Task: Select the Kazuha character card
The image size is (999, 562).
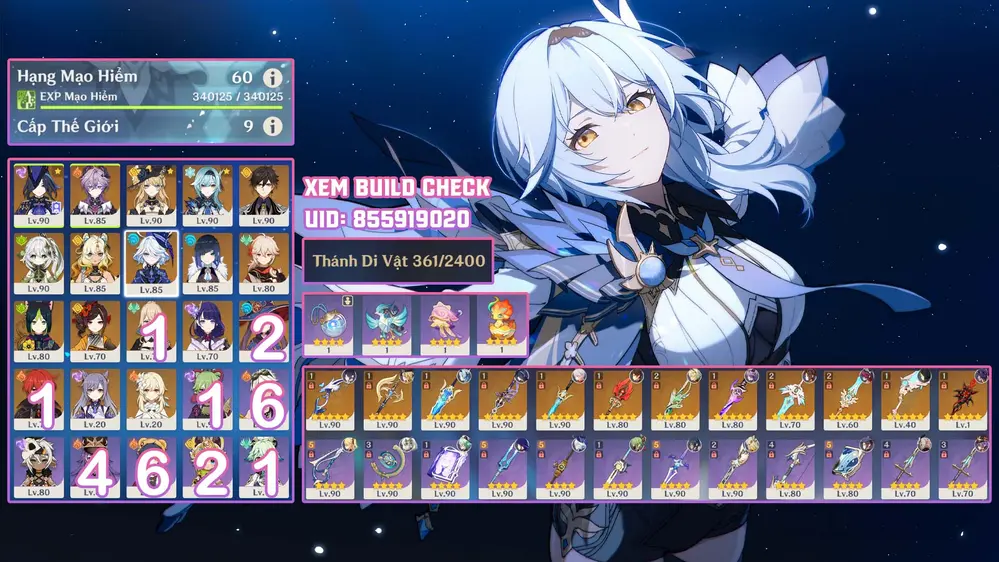Action: pos(263,262)
